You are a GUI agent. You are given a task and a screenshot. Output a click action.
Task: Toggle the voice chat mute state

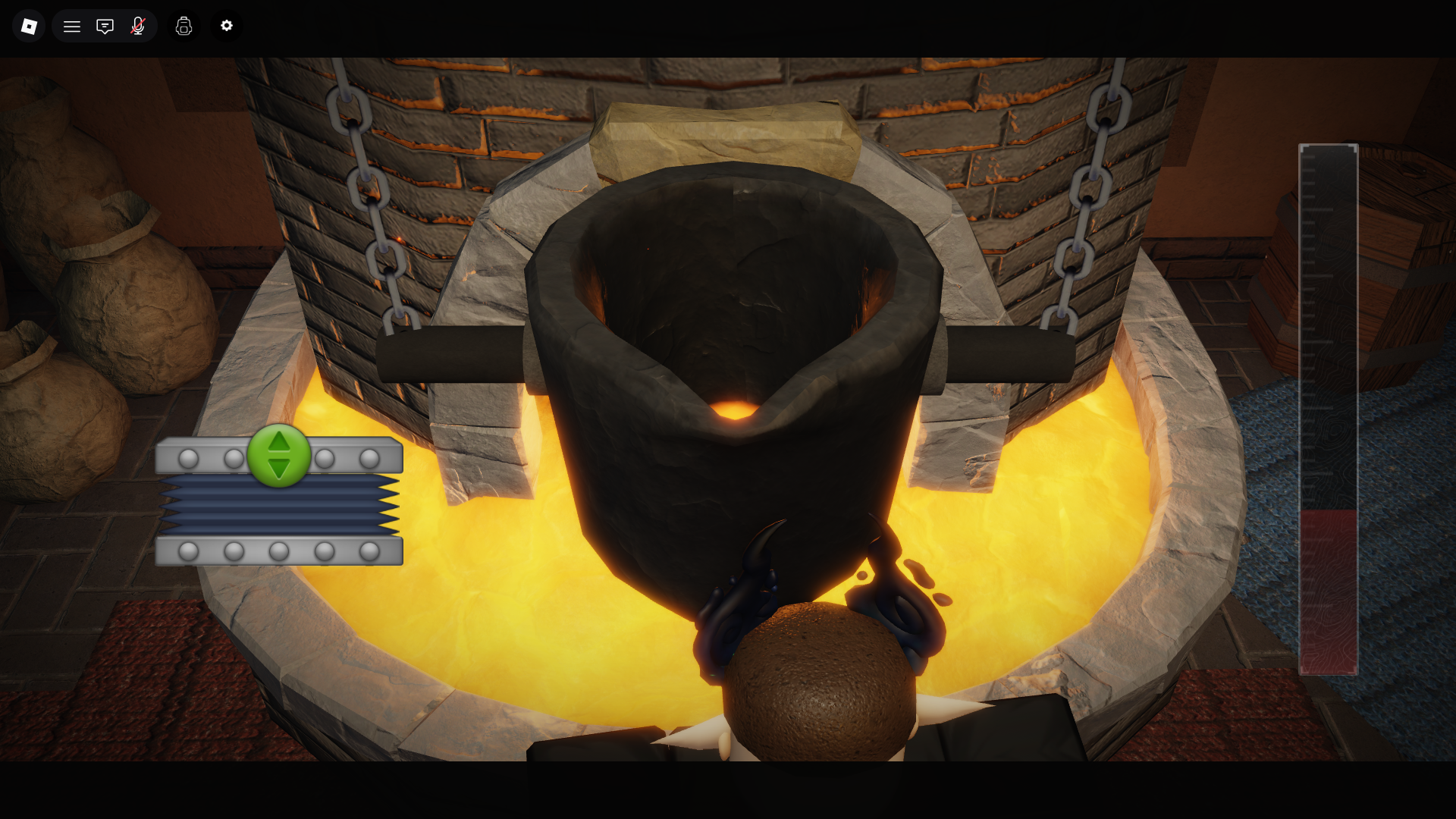(x=138, y=26)
